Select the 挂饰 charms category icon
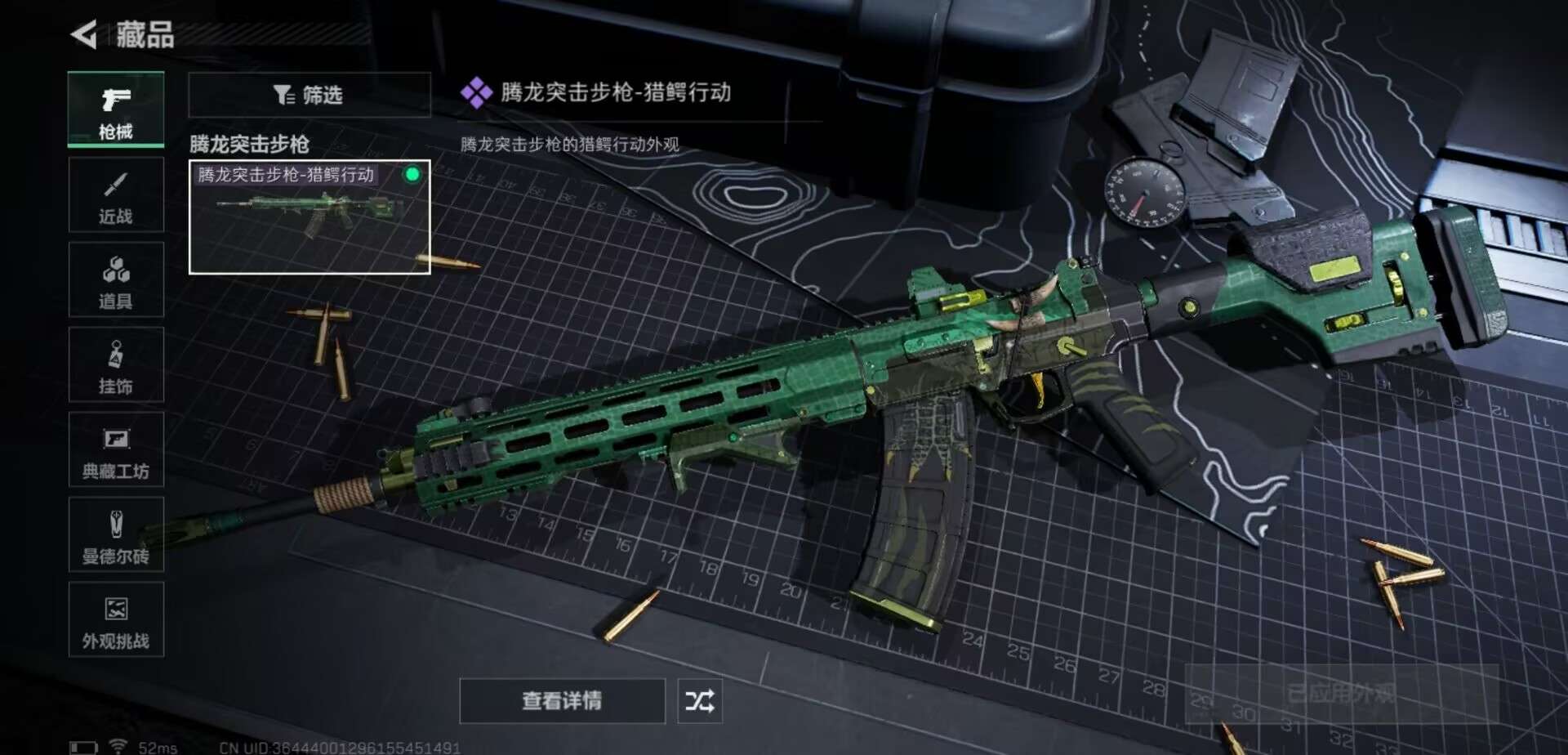1568x755 pixels. point(116,364)
